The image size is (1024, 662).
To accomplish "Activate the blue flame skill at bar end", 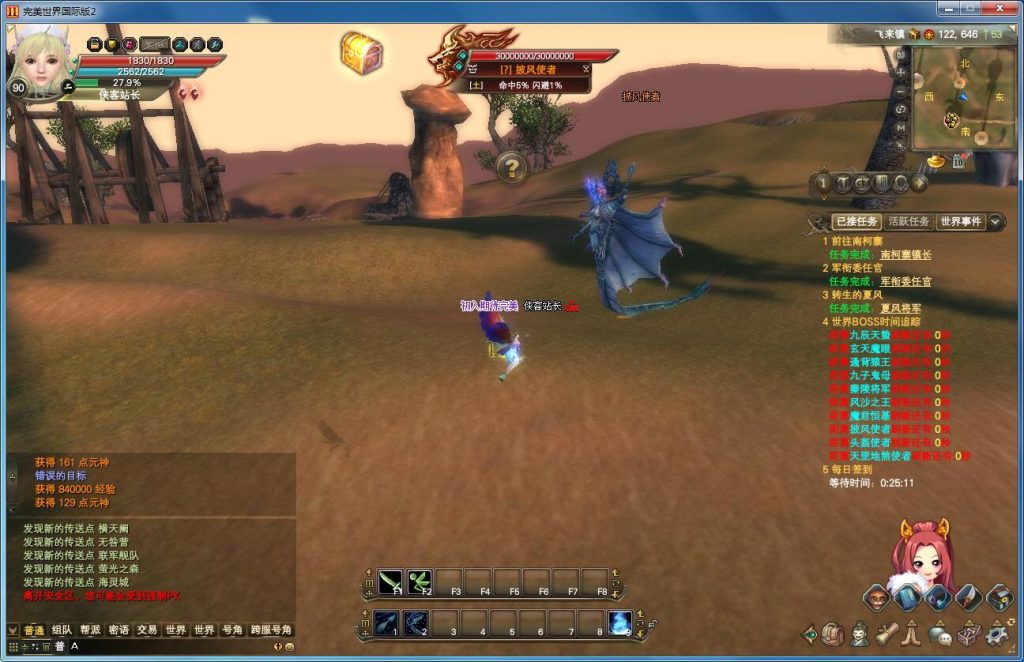I will [x=620, y=622].
